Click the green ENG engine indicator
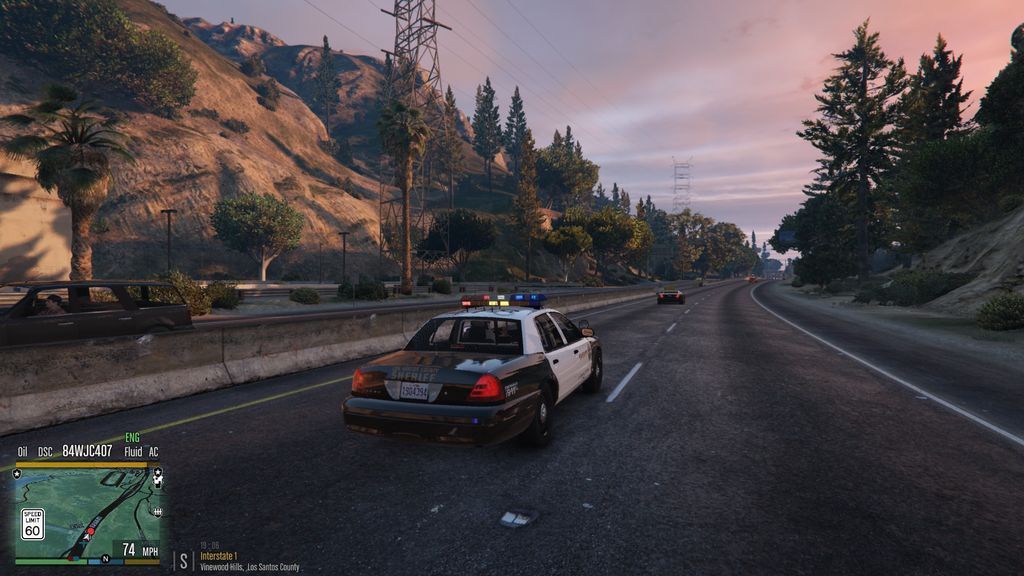This screenshot has width=1024, height=576. click(132, 438)
